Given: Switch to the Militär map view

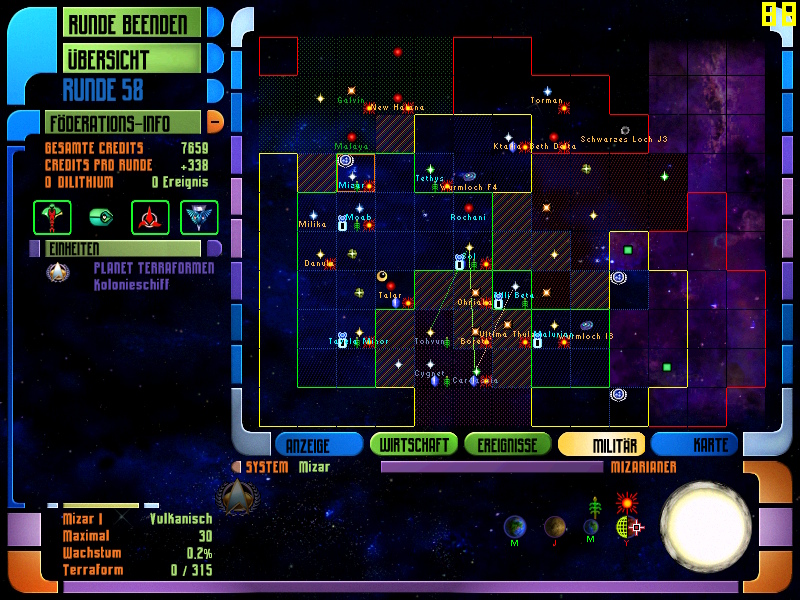Looking at the screenshot, I should point(602,444).
